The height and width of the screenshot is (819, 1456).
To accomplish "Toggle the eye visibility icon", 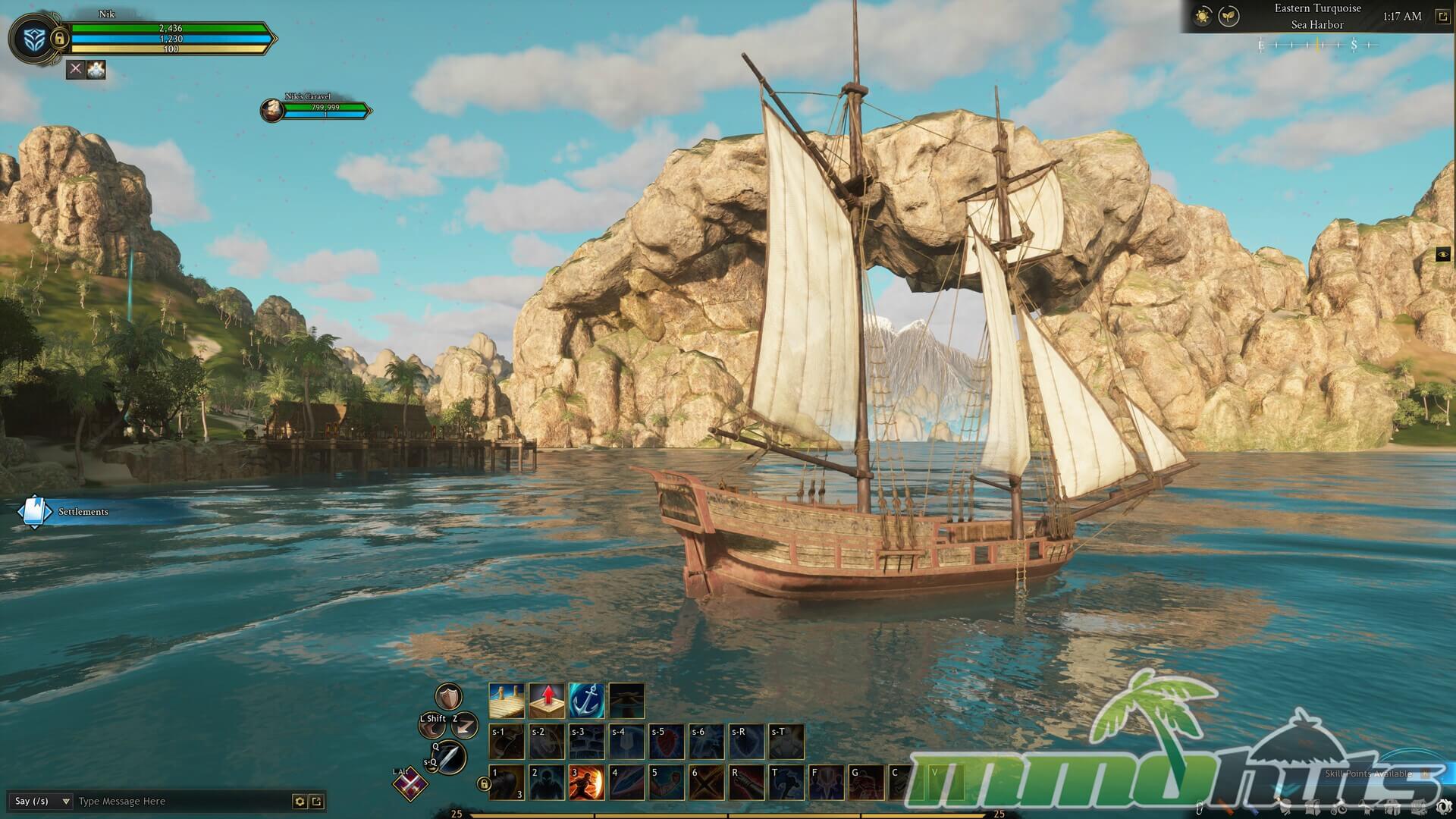I will (x=1443, y=255).
